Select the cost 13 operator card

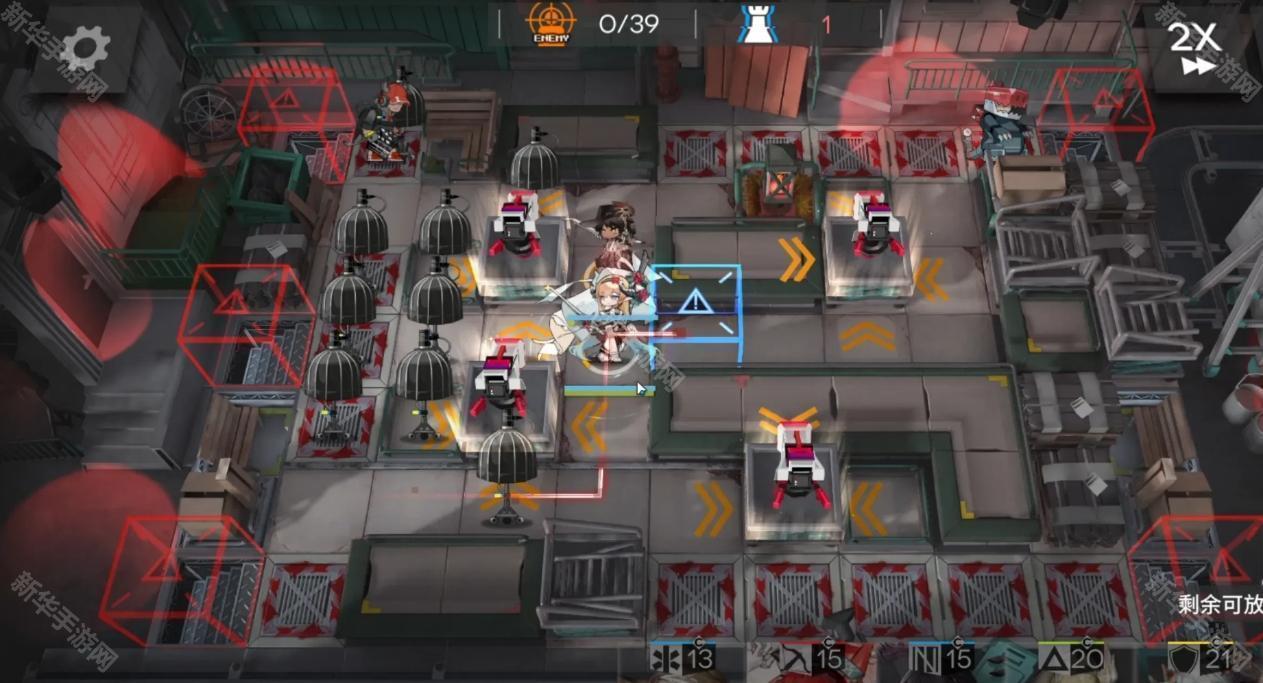pos(685,661)
